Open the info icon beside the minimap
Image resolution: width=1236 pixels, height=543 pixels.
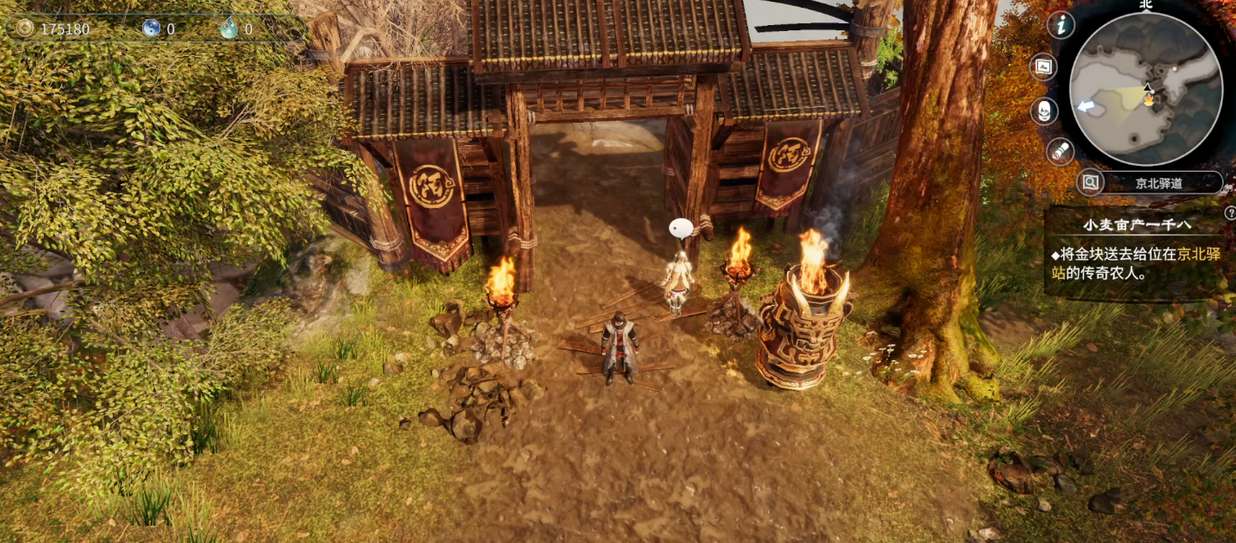pyautogui.click(x=1061, y=25)
